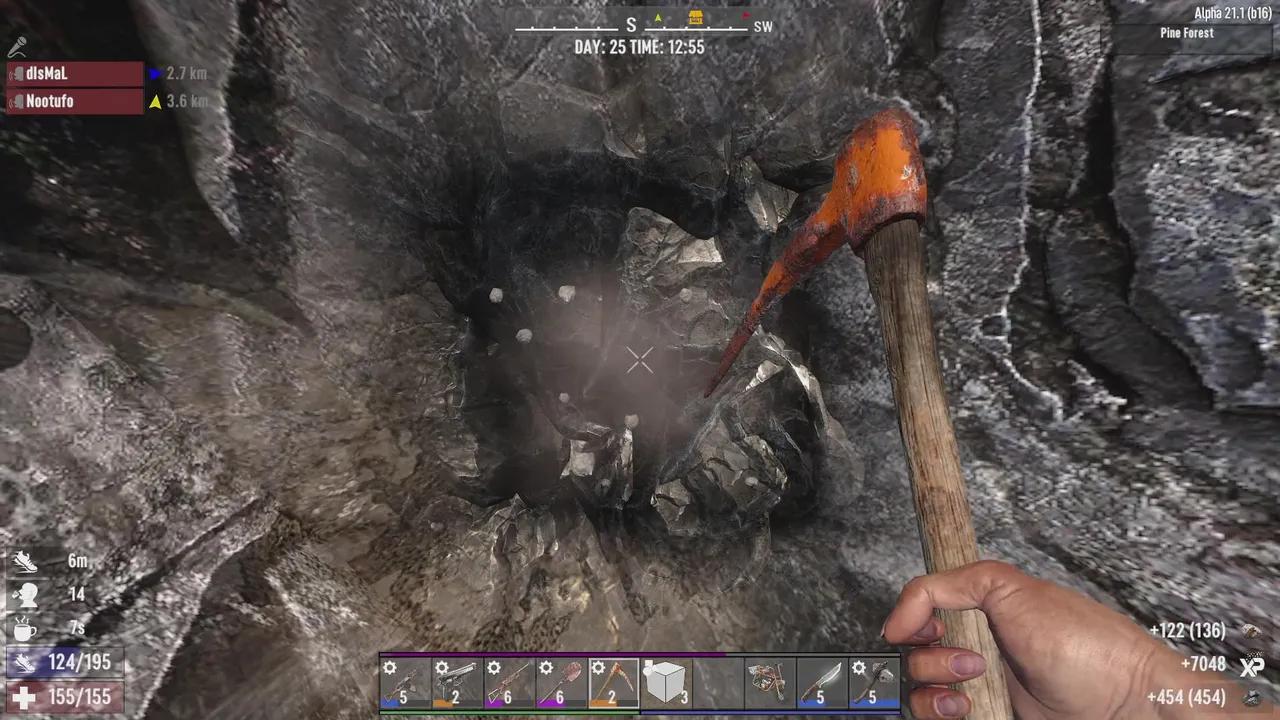Click the trader icon on the compass

click(694, 17)
